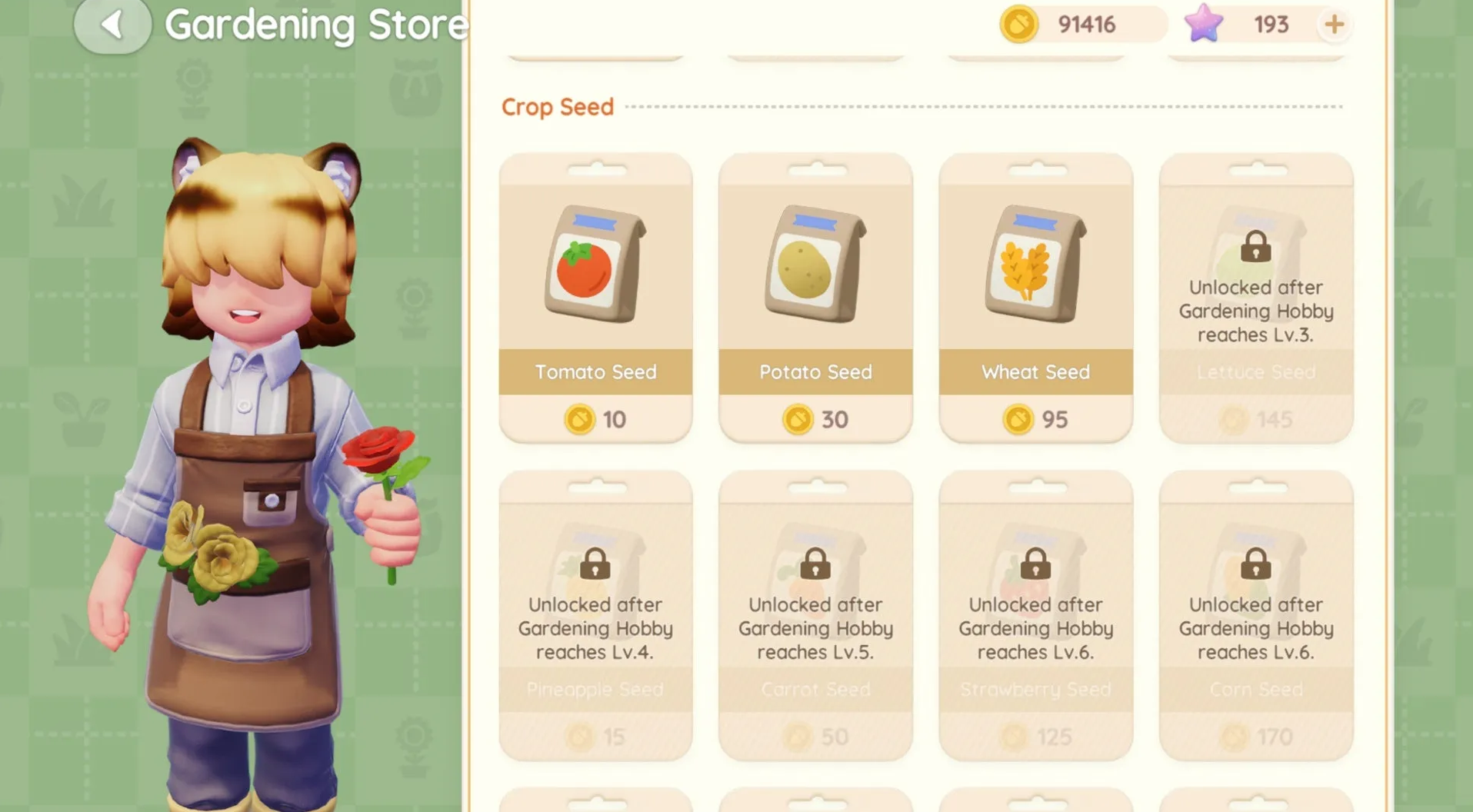Image resolution: width=1473 pixels, height=812 pixels.
Task: Go back from the Gardening Store
Action: click(x=112, y=25)
